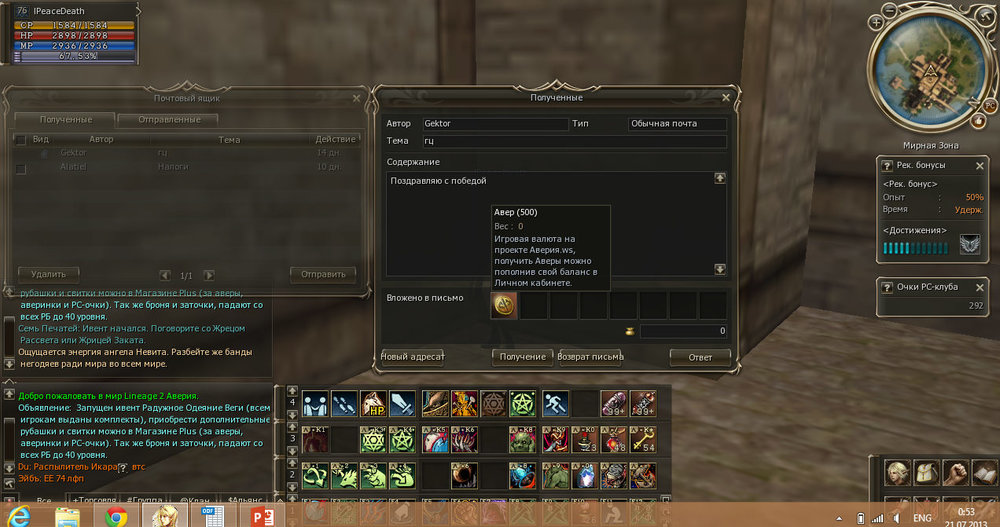Viewport: 1000px width, 527px height.
Task: Open Google Chrome from the taskbar
Action: 115,515
